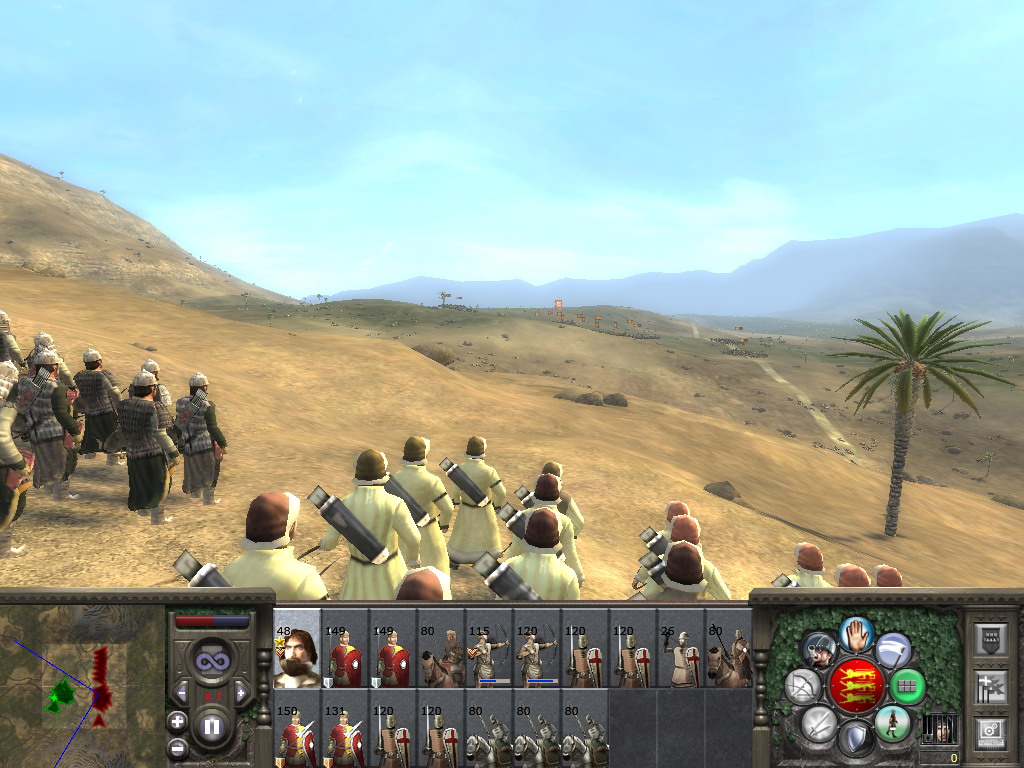Click the red three-lions faction crest
Screen dimensions: 1024x768
[x=856, y=686]
